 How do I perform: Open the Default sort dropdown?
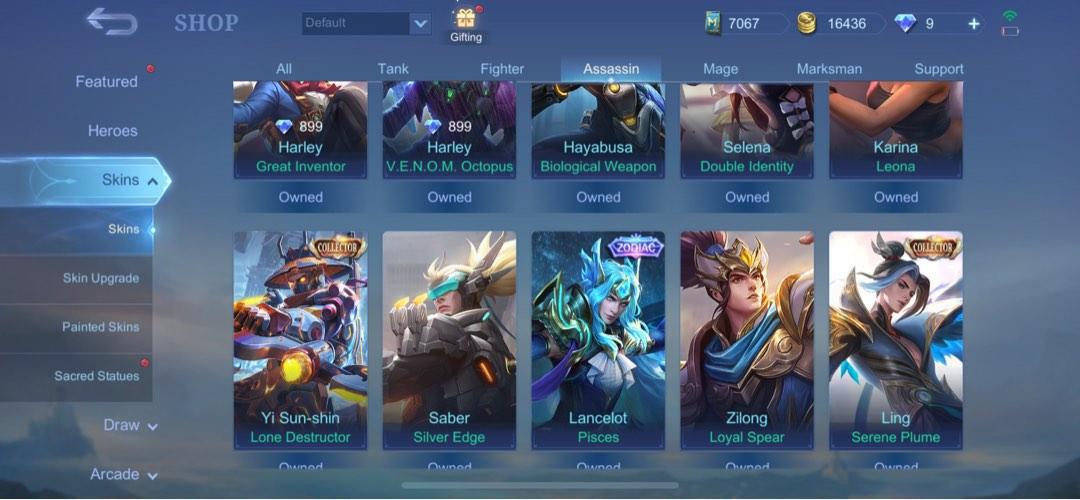(367, 23)
